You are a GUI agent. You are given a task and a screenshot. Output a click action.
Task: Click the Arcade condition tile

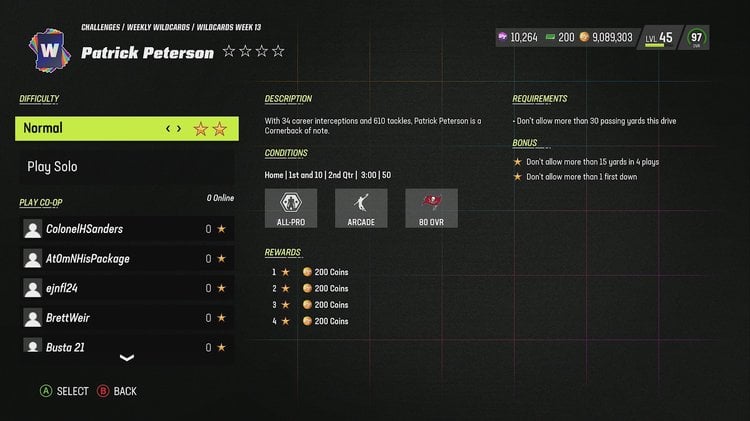click(361, 209)
